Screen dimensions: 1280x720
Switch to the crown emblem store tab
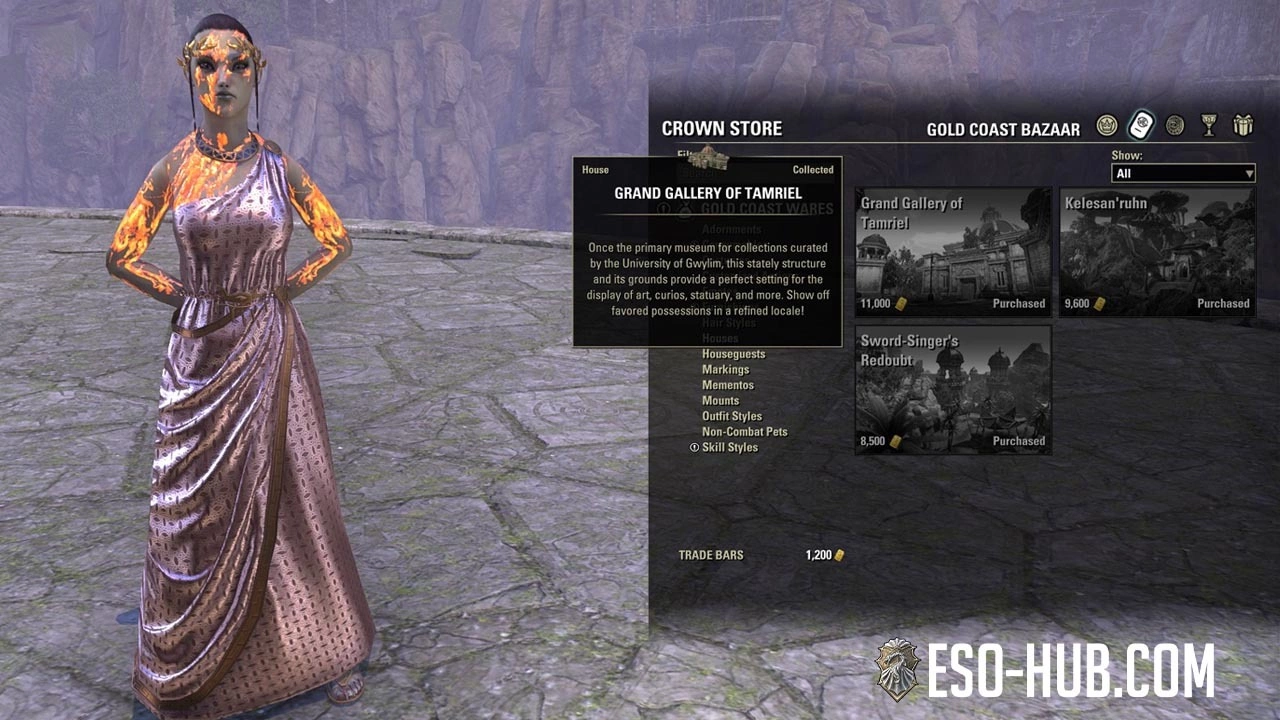coord(1106,126)
